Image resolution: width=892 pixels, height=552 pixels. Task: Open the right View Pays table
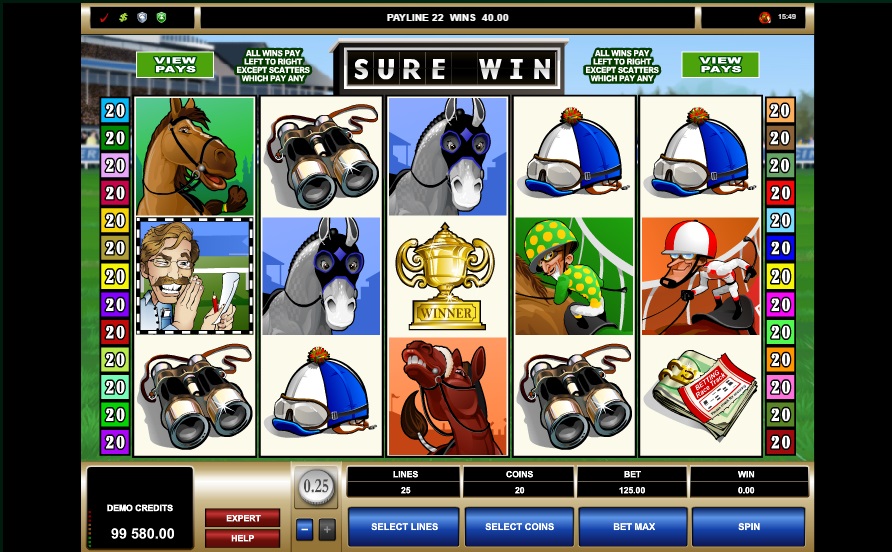[720, 65]
